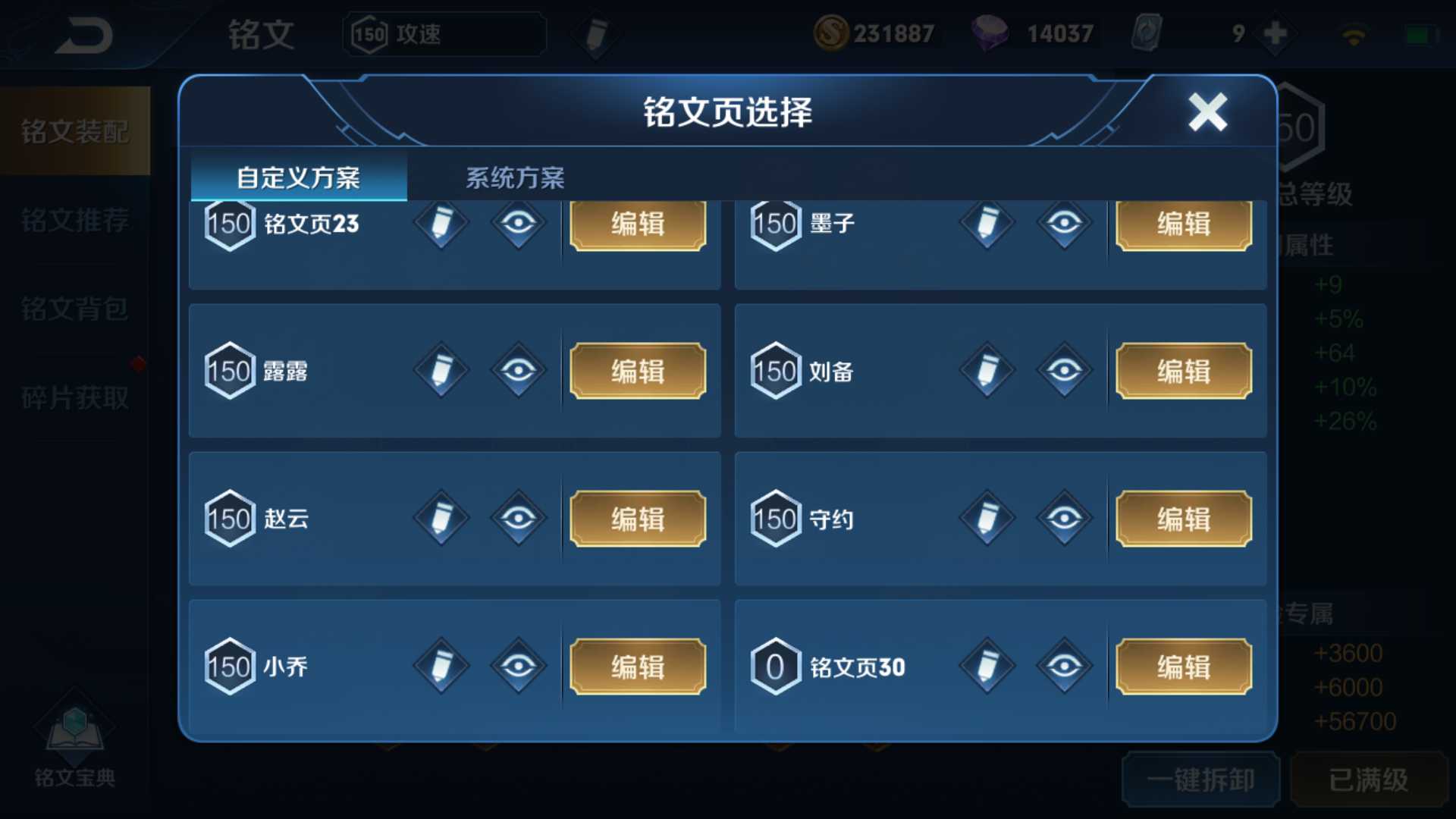Click the 编辑 button for 墨子

(1183, 224)
